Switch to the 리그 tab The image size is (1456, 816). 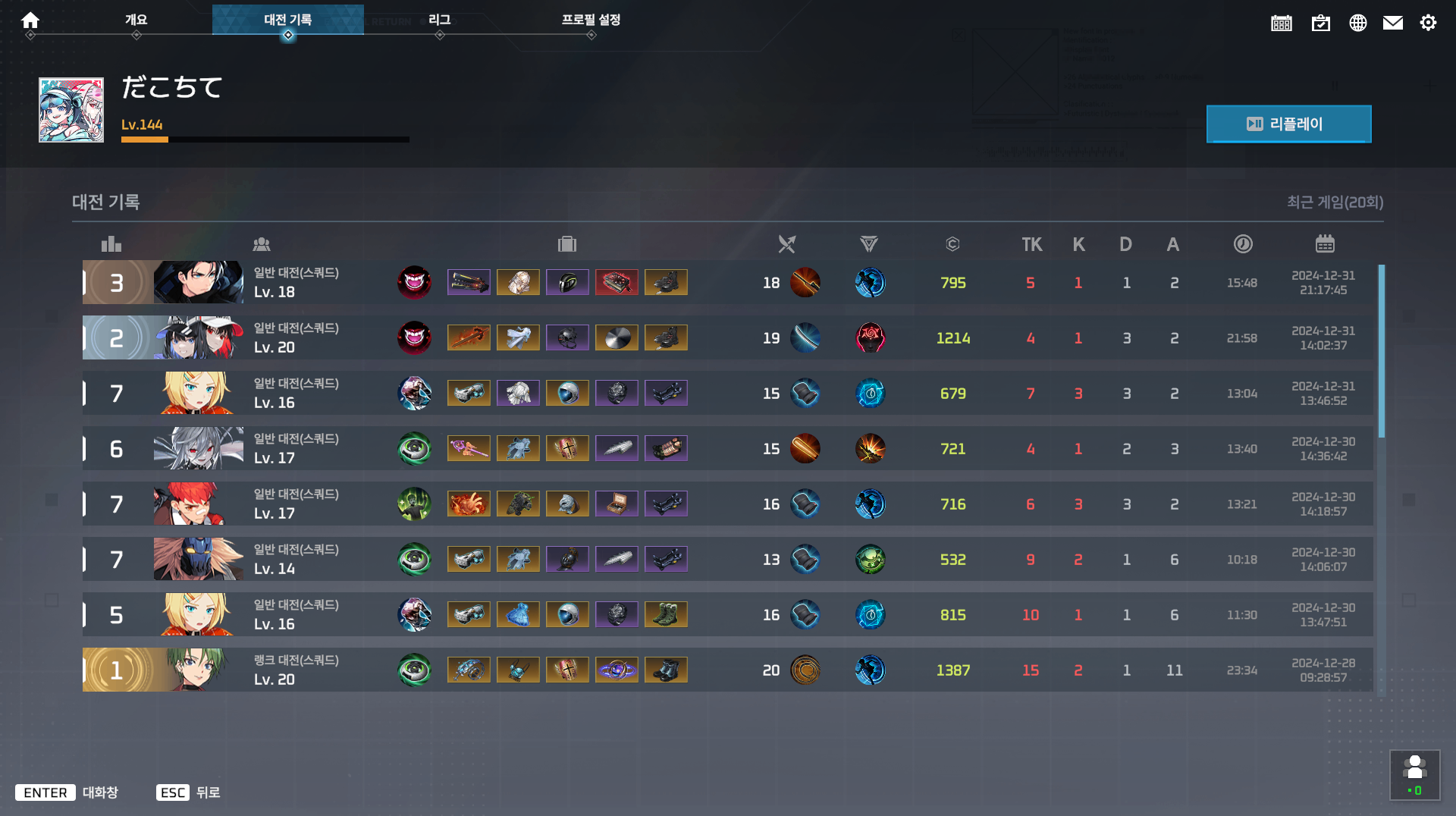pyautogui.click(x=440, y=20)
